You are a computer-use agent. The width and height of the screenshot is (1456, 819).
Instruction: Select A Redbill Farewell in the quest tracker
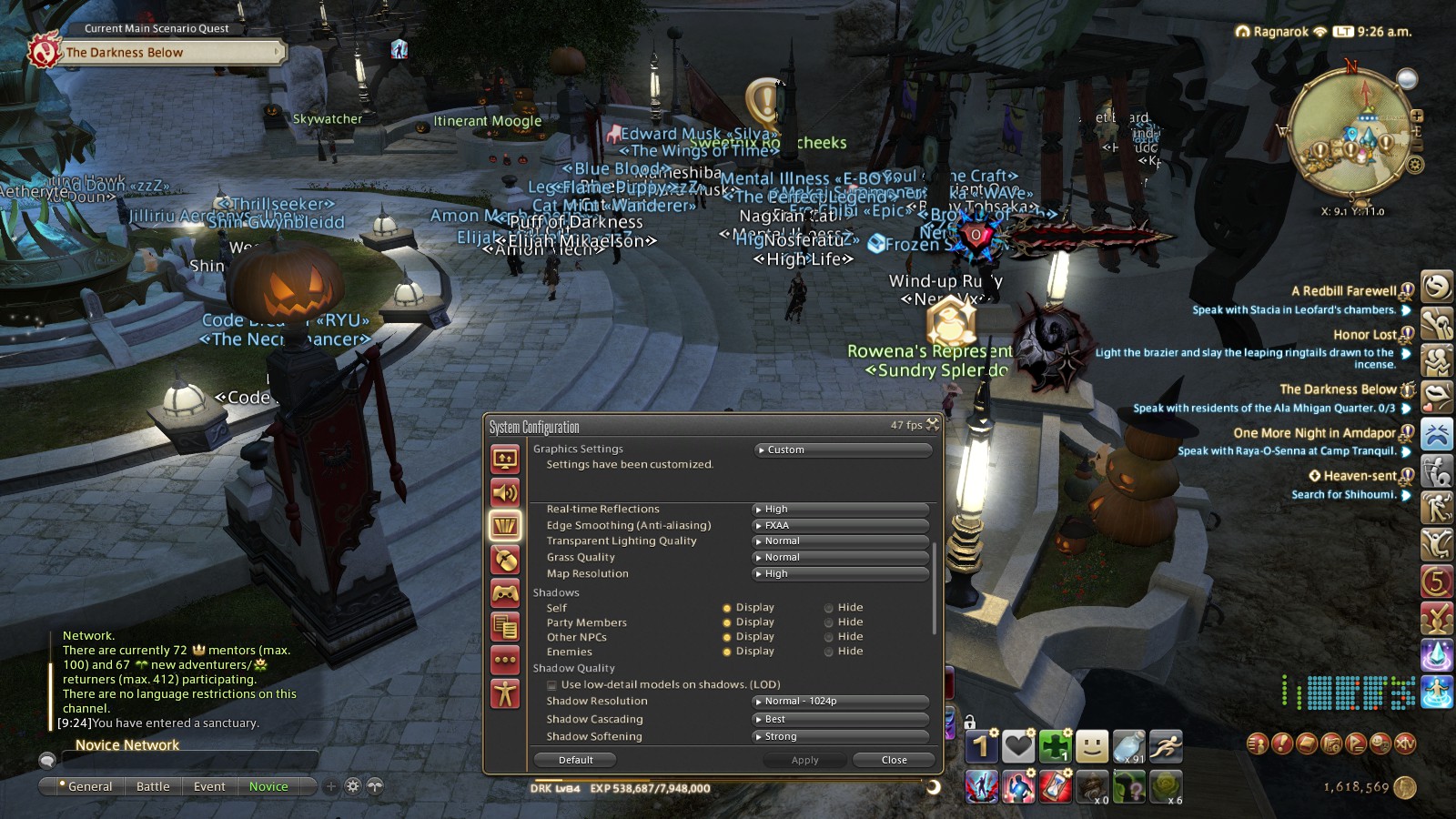1343,291
